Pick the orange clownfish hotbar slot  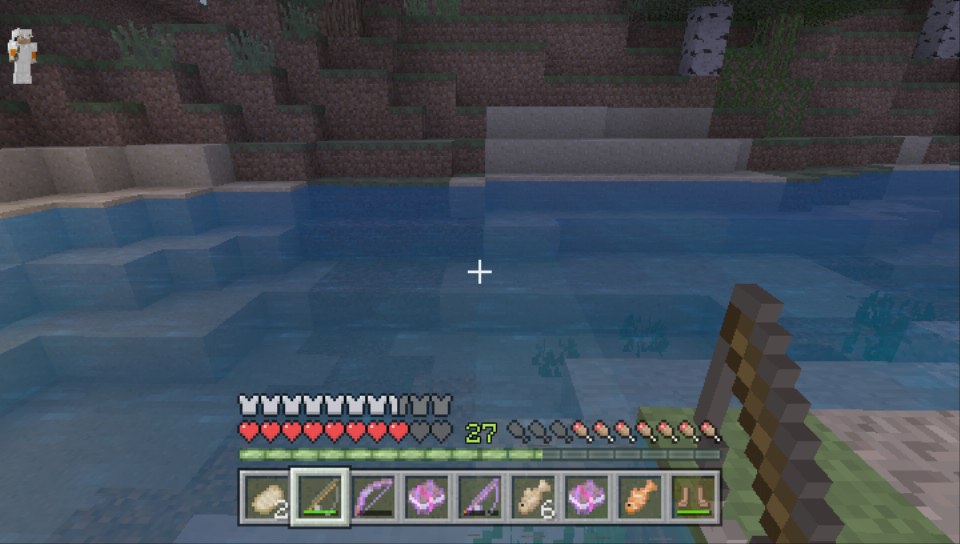coord(640,496)
